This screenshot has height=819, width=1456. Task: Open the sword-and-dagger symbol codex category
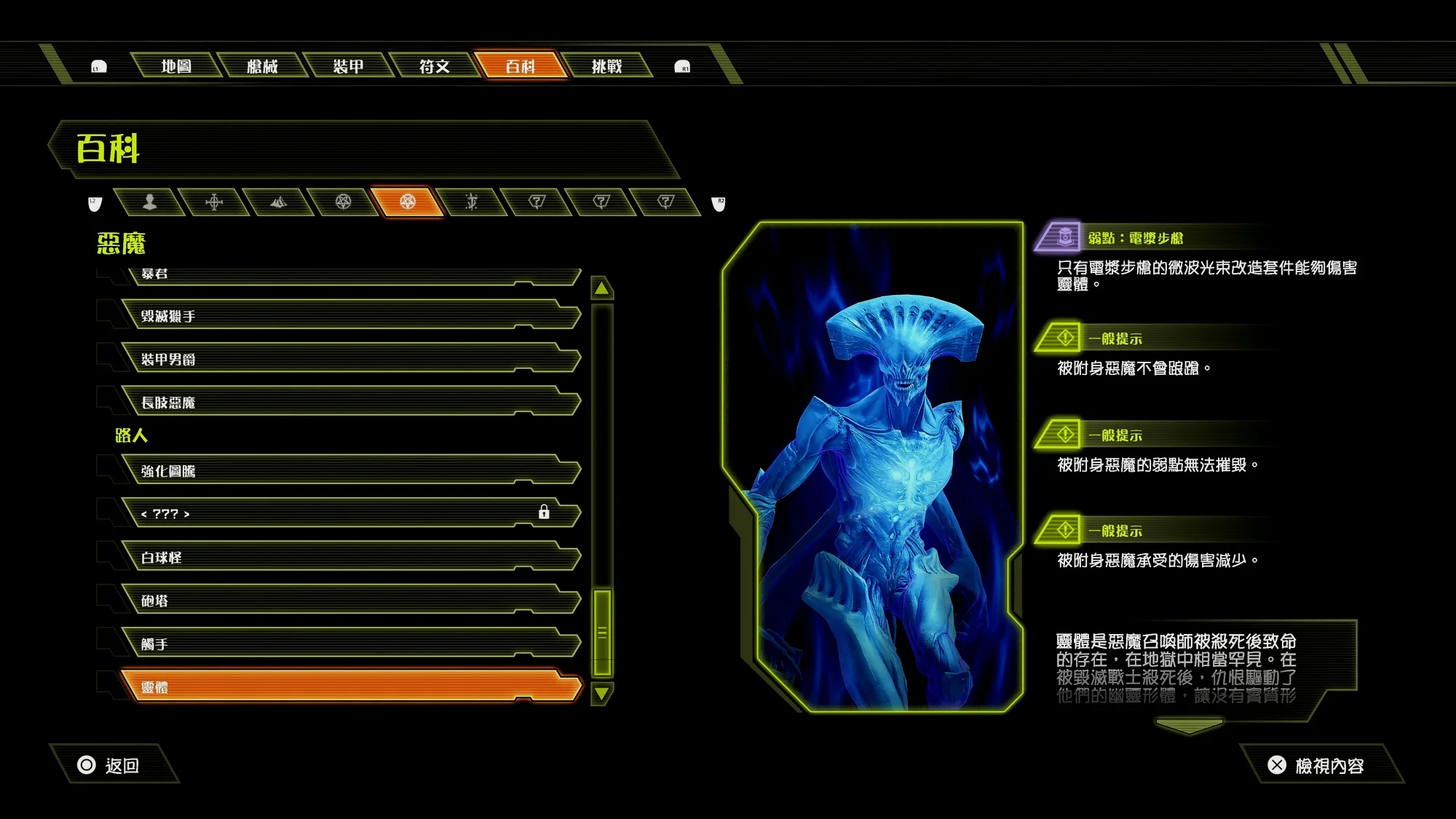(472, 202)
